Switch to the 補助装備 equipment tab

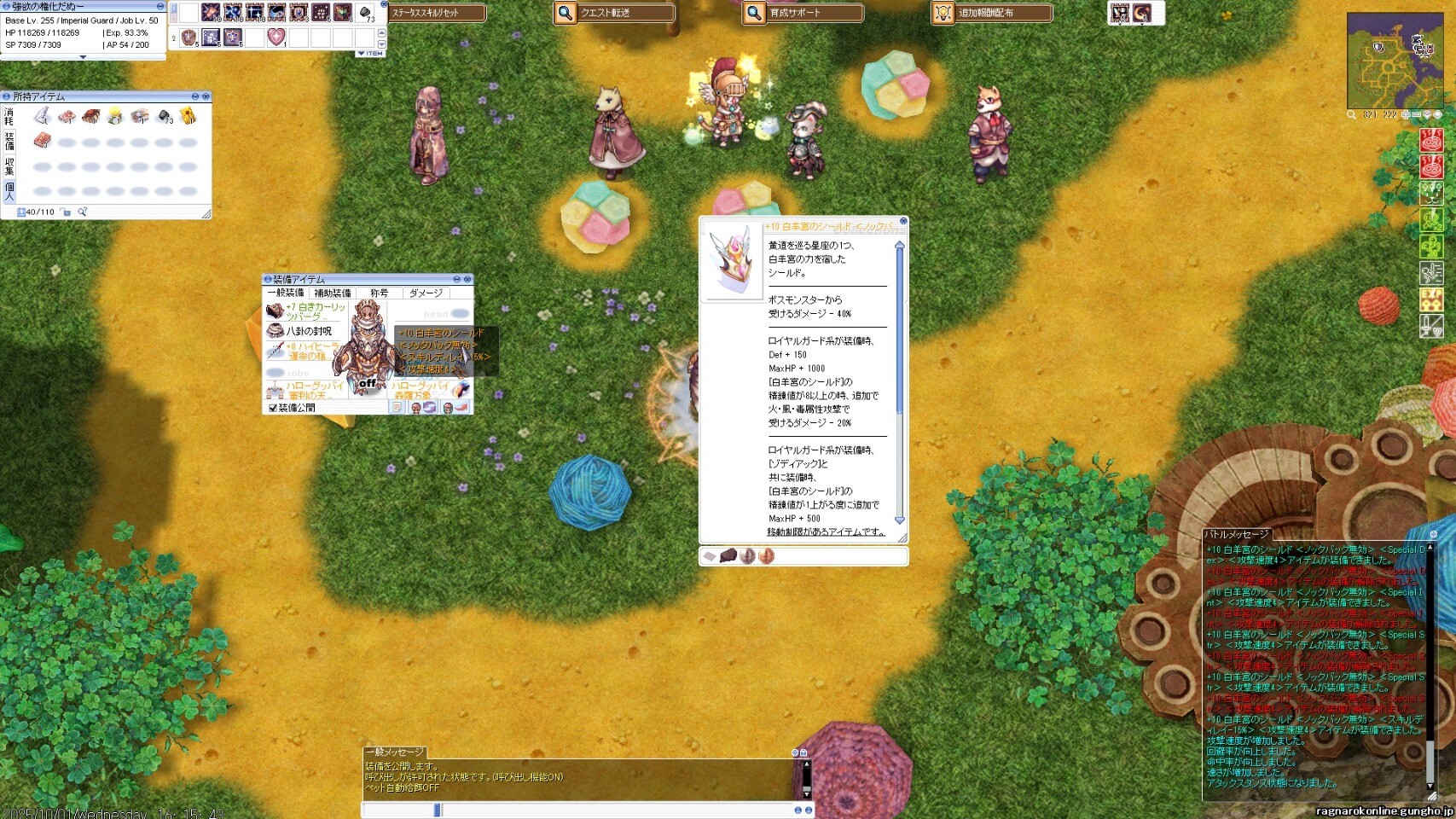tap(333, 293)
